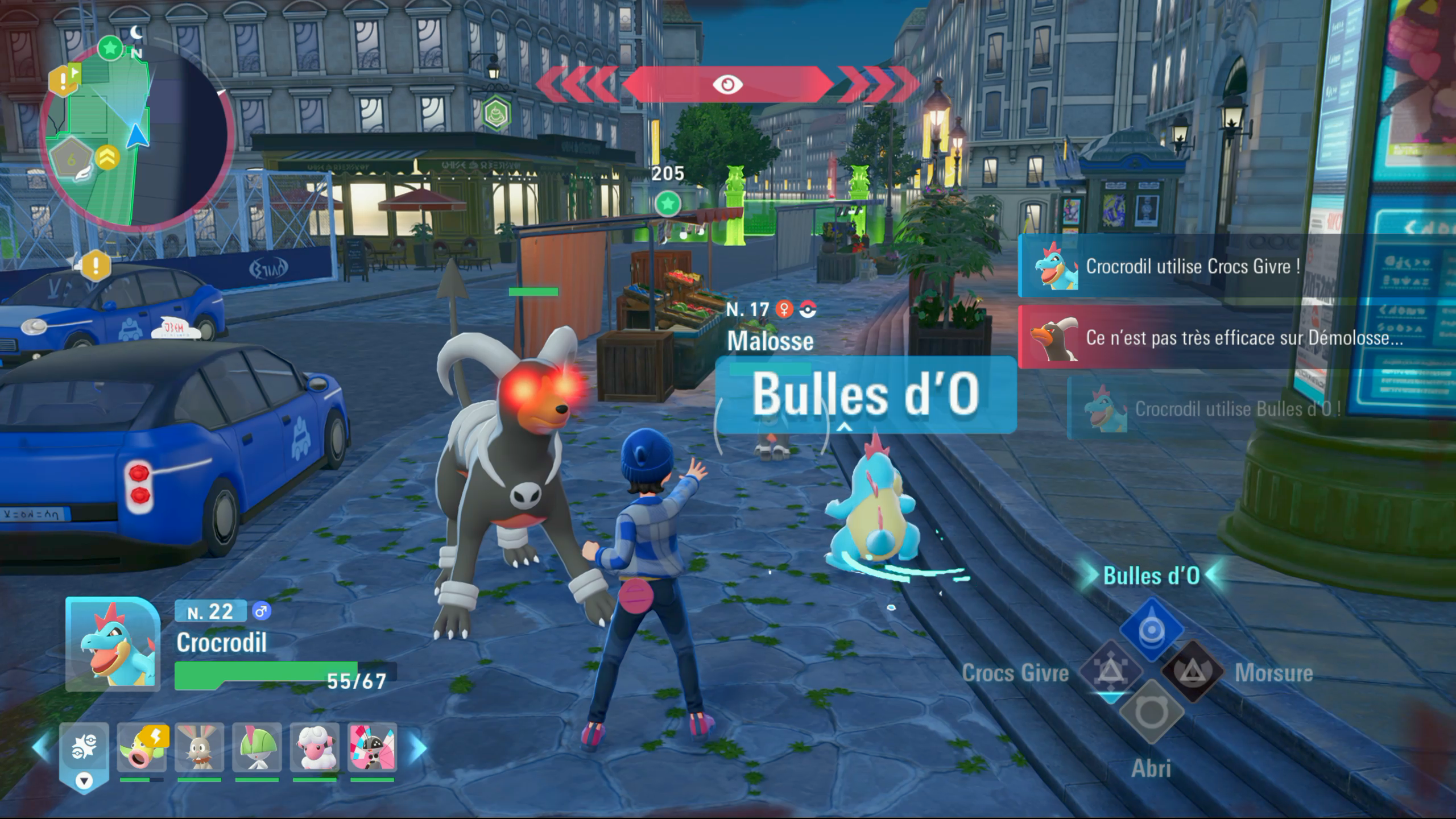This screenshot has width=1456, height=819.
Task: Click the grey pentagon number 6 marker
Action: (x=71, y=160)
